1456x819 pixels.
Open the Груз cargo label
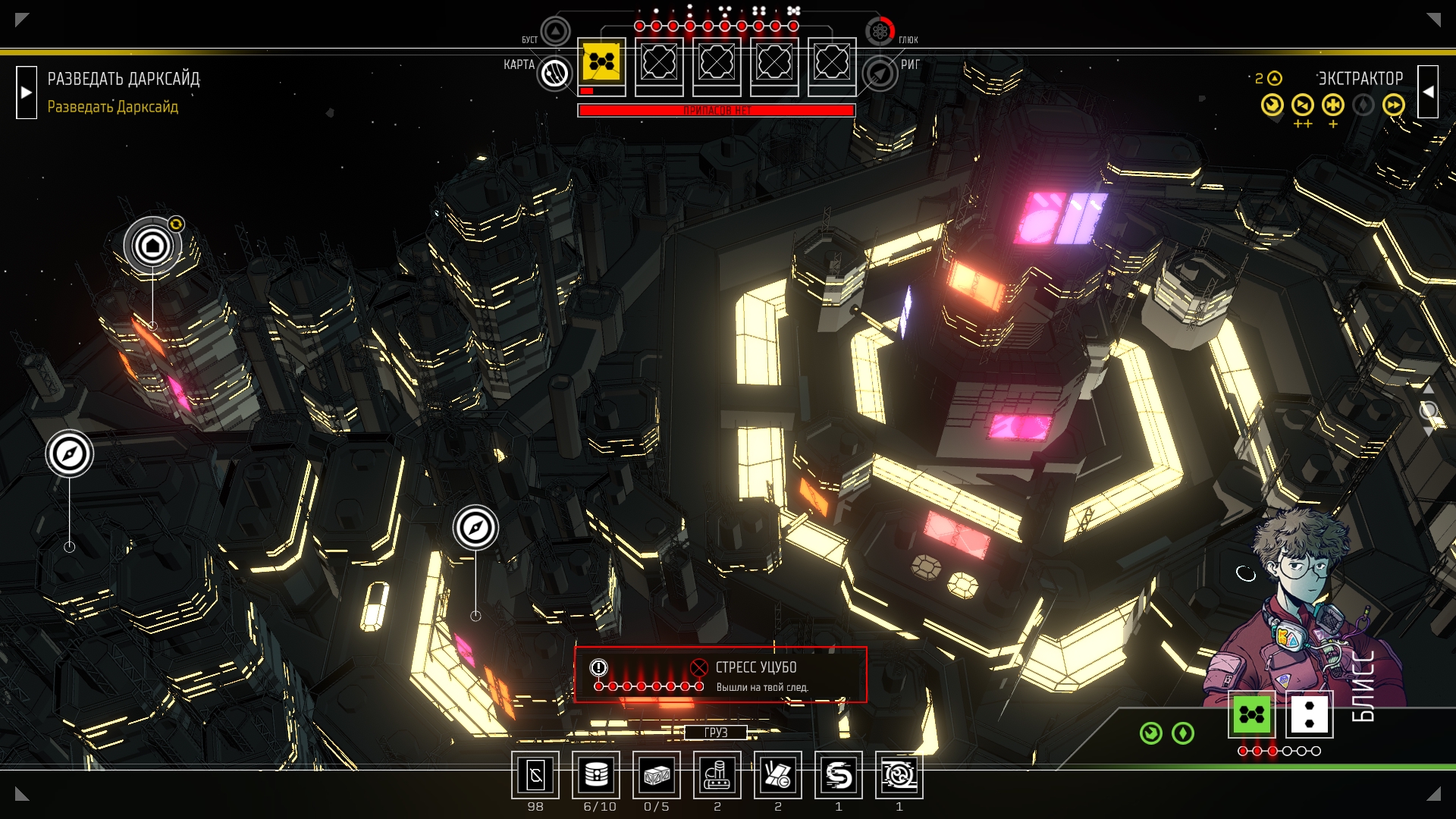click(x=716, y=732)
